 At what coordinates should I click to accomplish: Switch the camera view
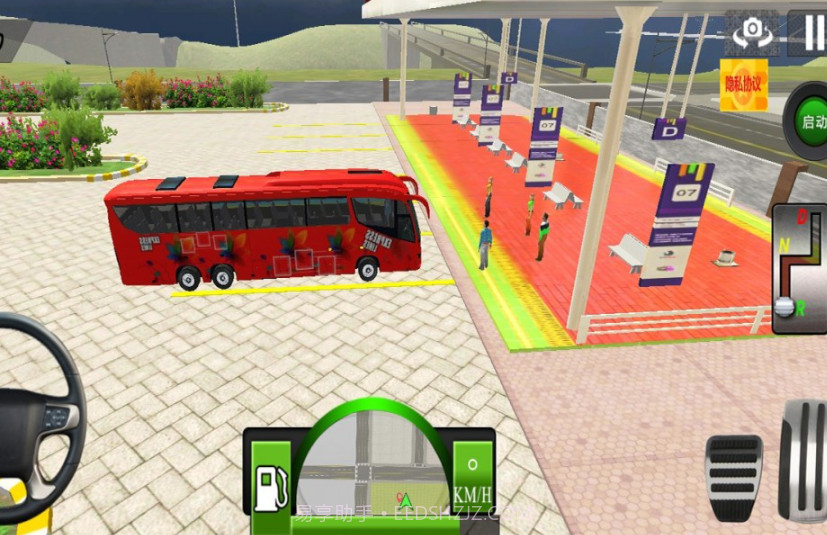[752, 33]
